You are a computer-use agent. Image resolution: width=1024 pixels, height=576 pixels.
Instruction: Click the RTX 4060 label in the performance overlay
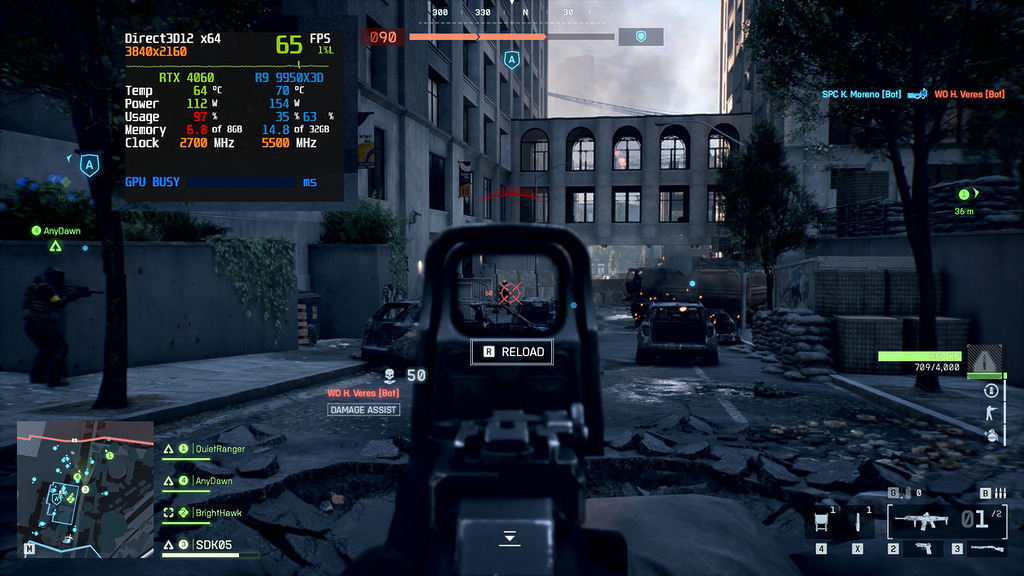point(187,77)
